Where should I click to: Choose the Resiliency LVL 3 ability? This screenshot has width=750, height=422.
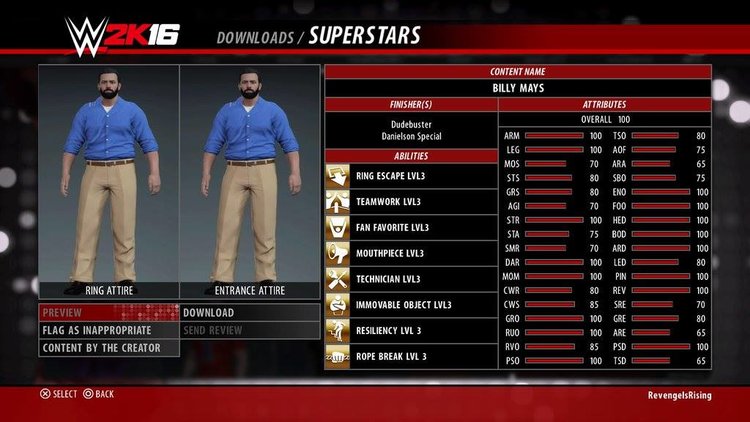pyautogui.click(x=410, y=330)
